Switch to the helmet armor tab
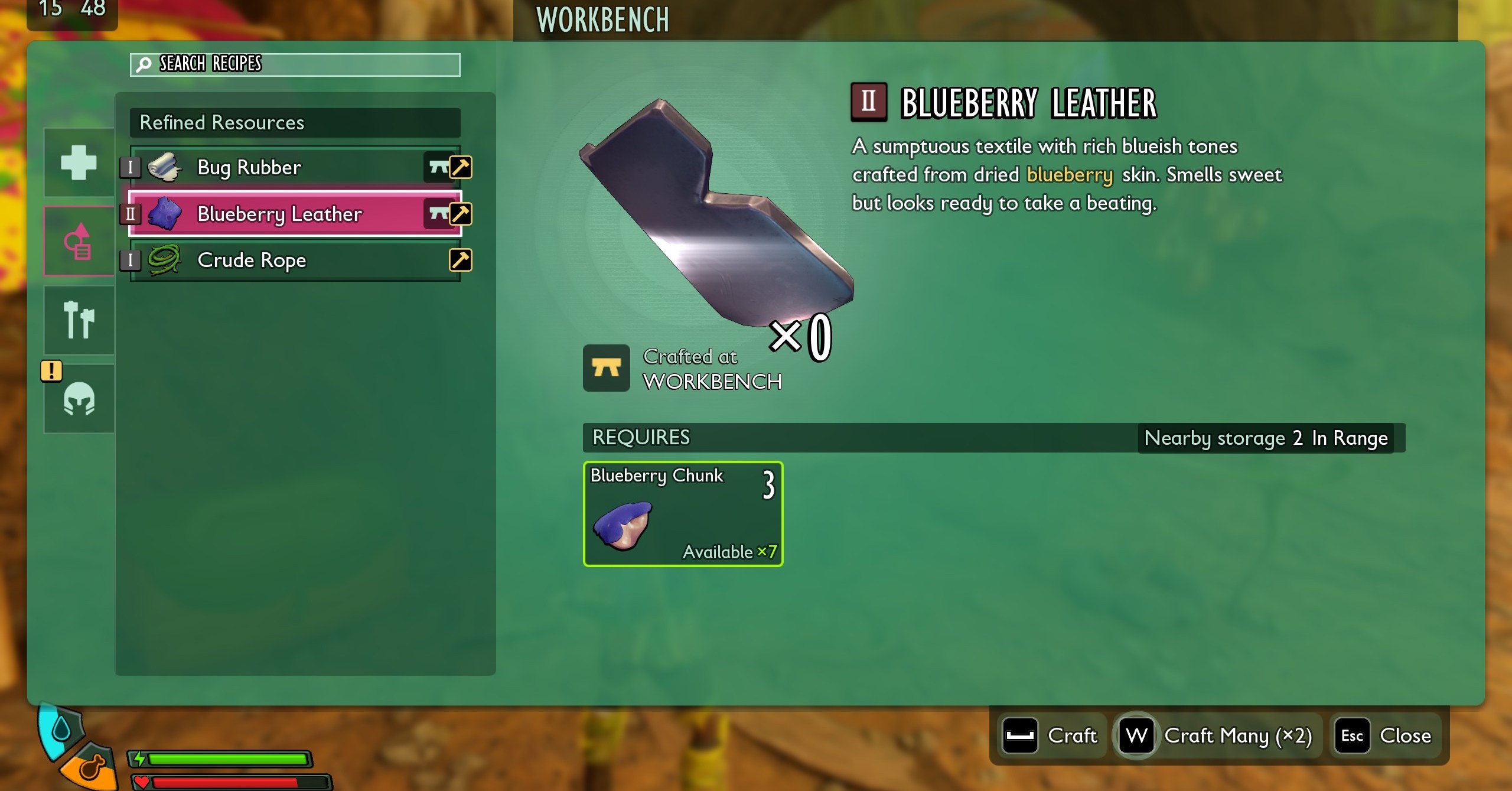The height and width of the screenshot is (791, 1512). point(79,399)
